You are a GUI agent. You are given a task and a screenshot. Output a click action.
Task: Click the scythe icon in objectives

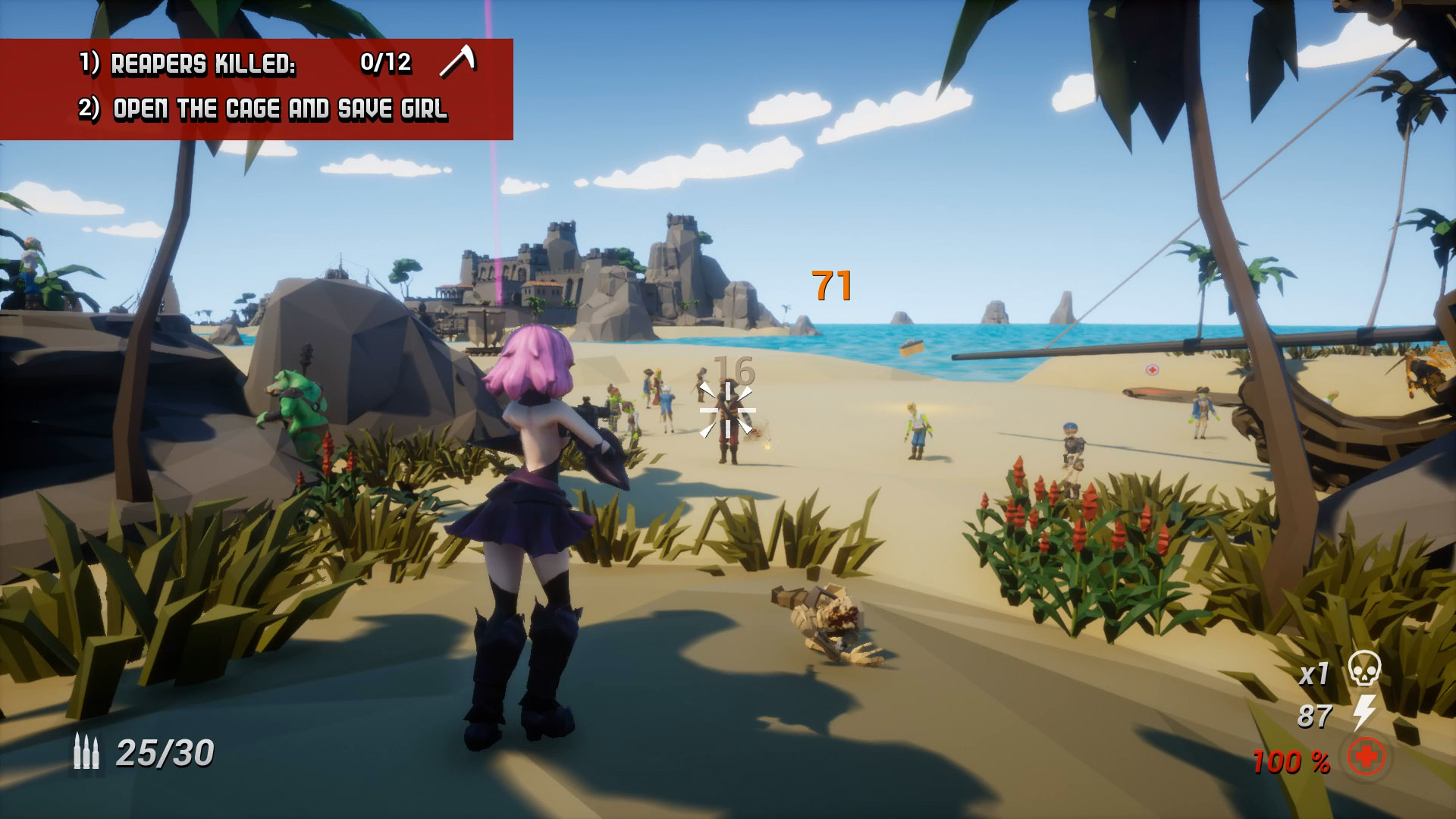pyautogui.click(x=458, y=61)
